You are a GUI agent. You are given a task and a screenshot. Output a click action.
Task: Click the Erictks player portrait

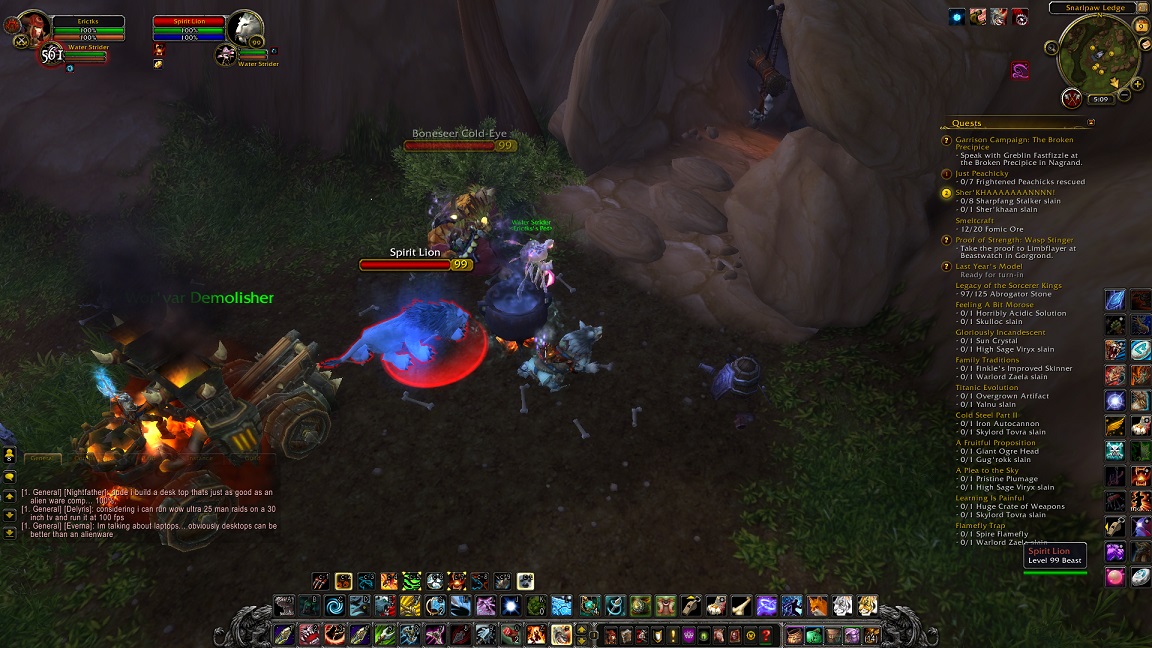(x=32, y=26)
